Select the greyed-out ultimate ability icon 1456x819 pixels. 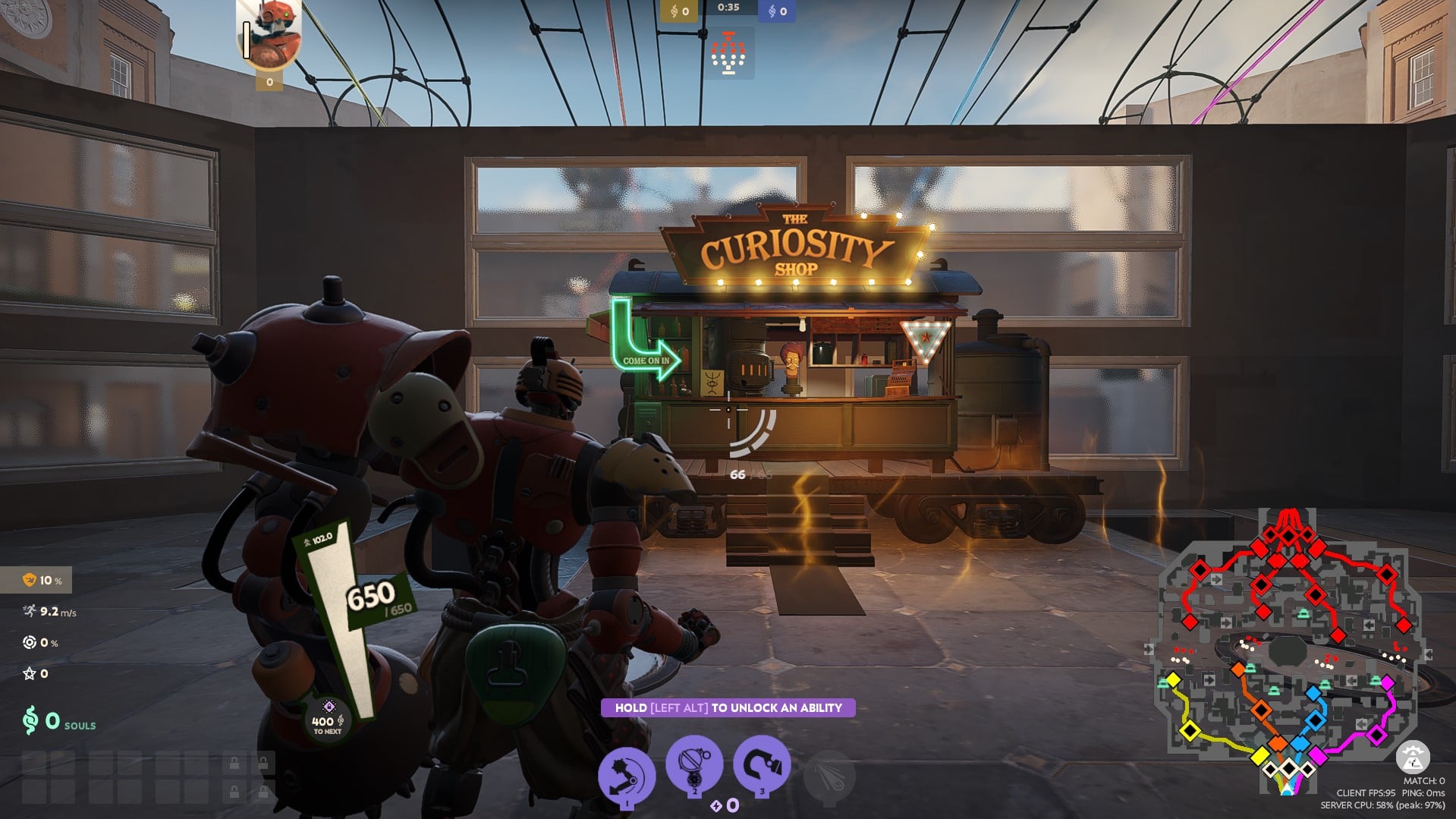pyautogui.click(x=829, y=774)
